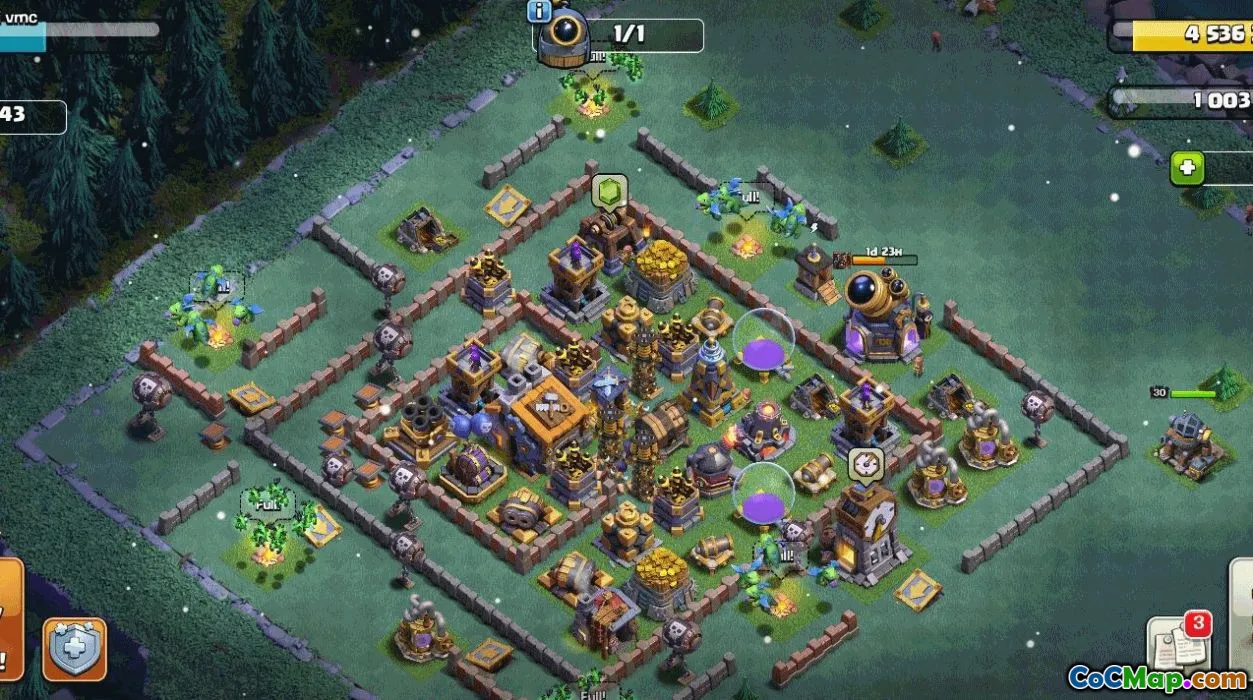Open the builder info via the blue 'i' icon

point(539,11)
